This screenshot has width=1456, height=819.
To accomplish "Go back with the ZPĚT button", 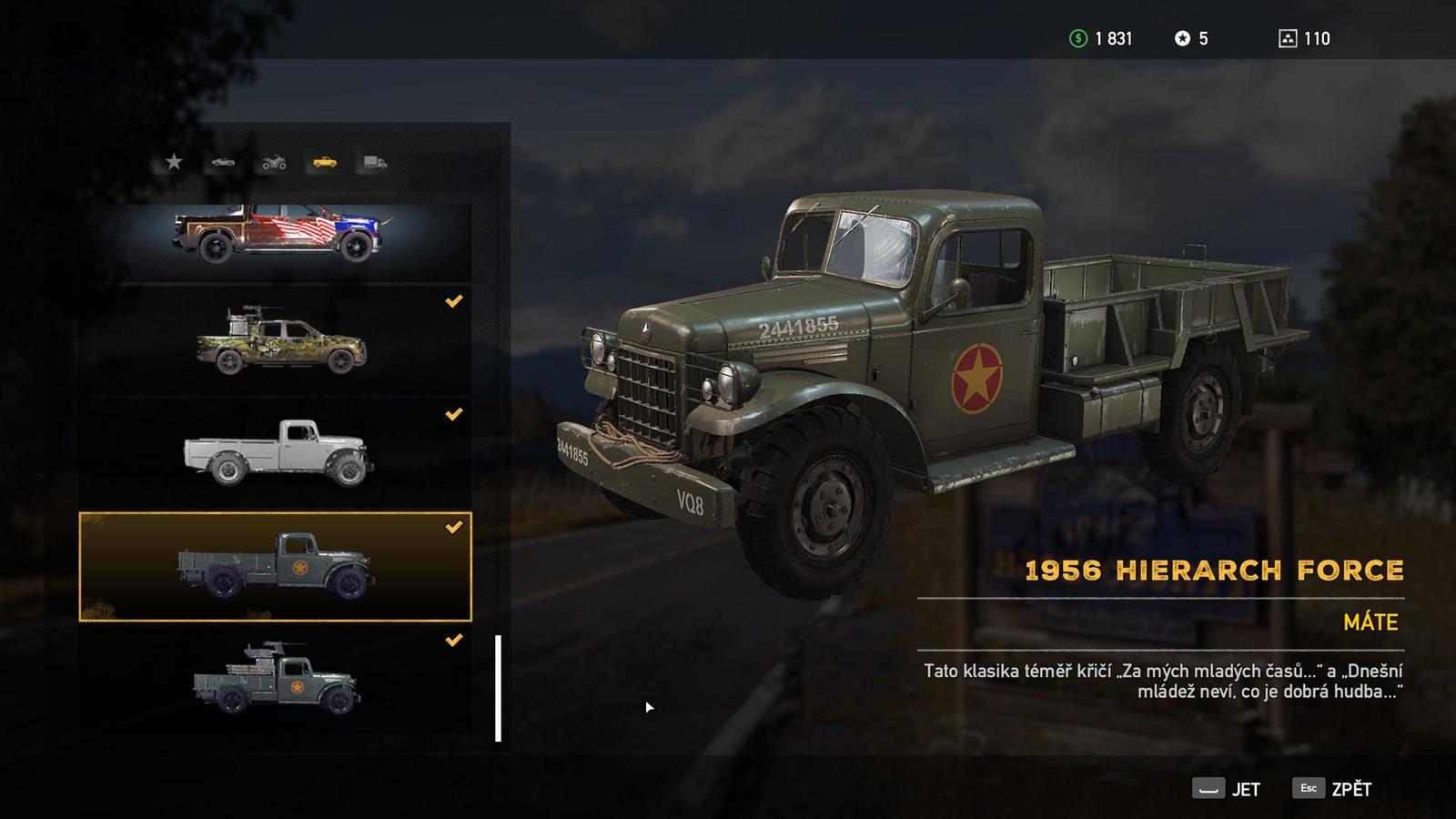I will coord(1332,789).
